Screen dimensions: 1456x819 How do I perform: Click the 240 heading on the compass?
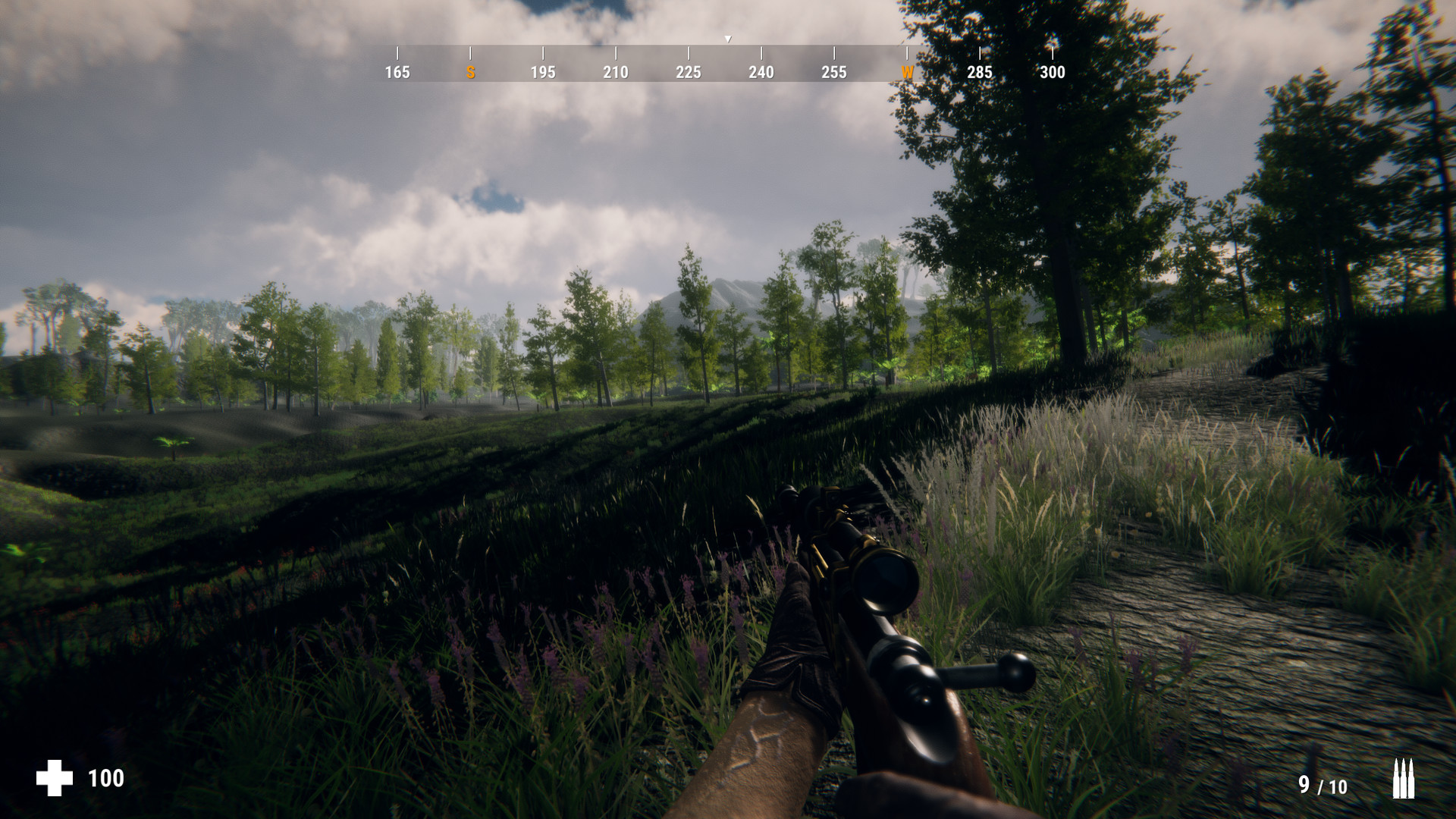coord(761,74)
